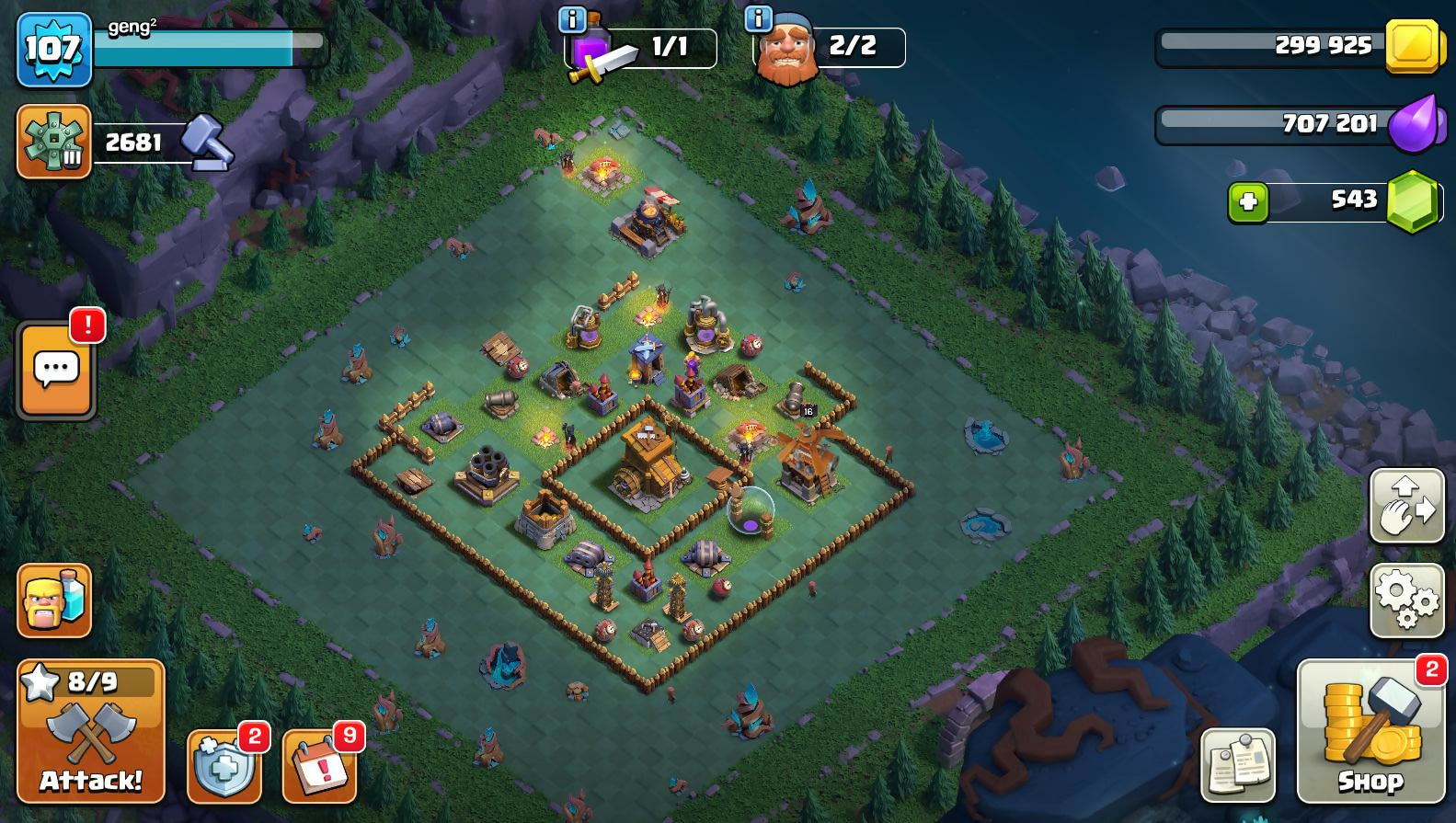Open the shield and protection icon

224,766
